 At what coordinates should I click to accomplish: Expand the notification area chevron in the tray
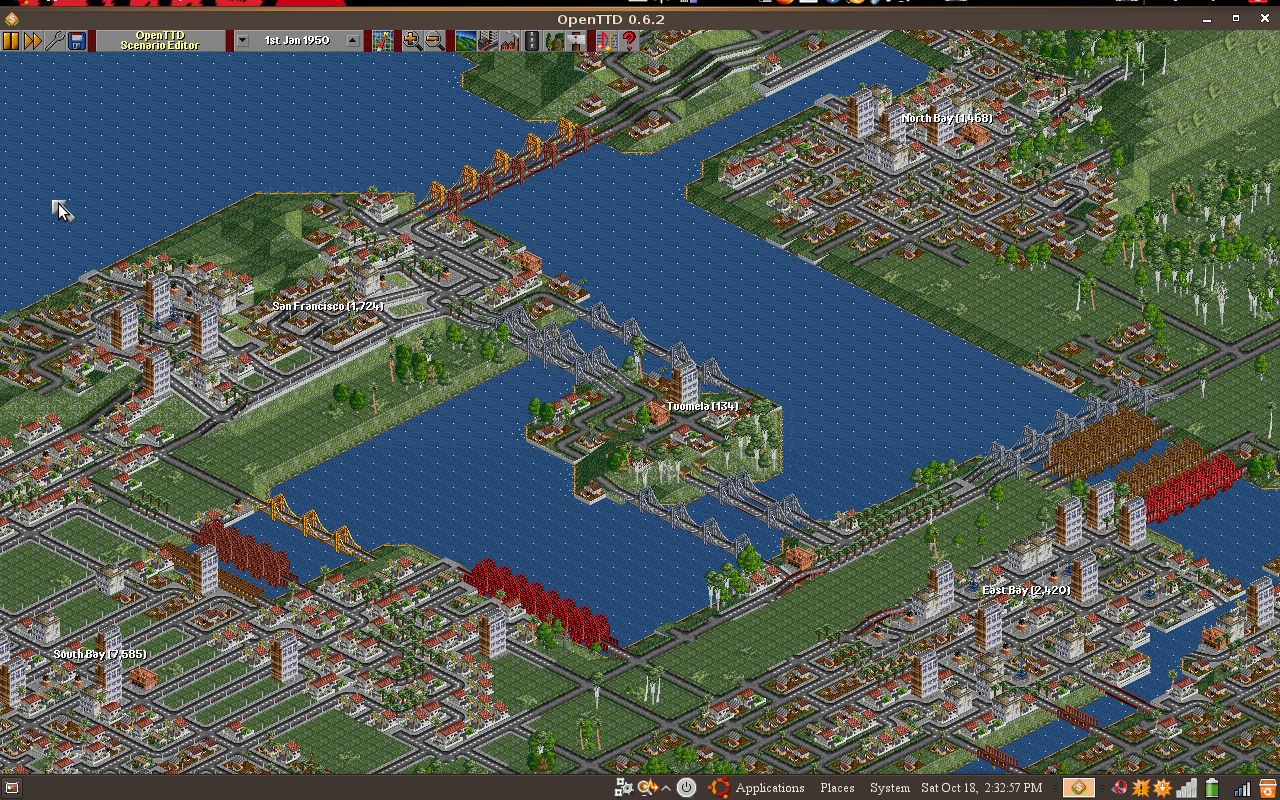coord(665,788)
